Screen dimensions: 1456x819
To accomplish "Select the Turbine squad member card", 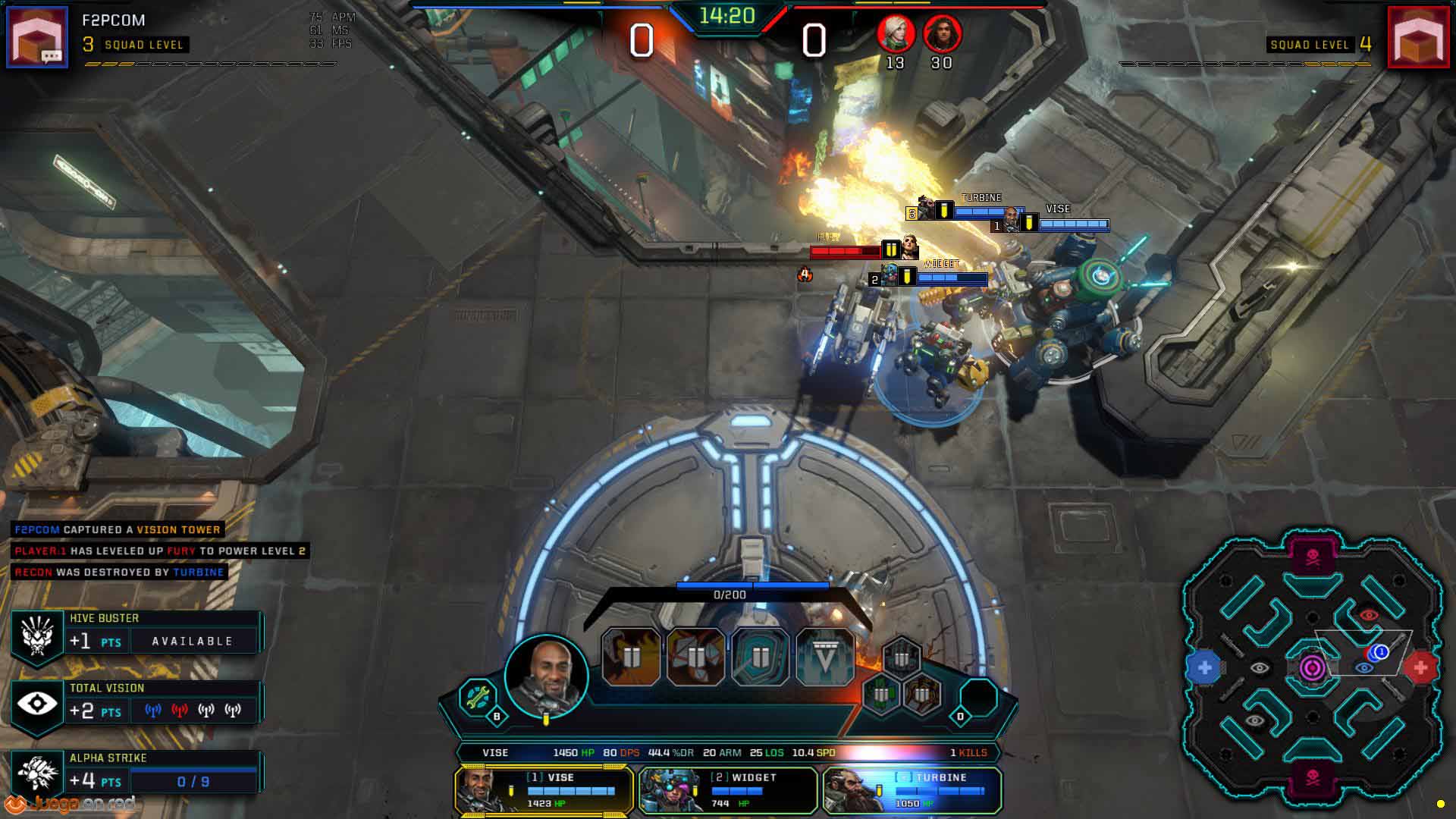I will coord(912,790).
